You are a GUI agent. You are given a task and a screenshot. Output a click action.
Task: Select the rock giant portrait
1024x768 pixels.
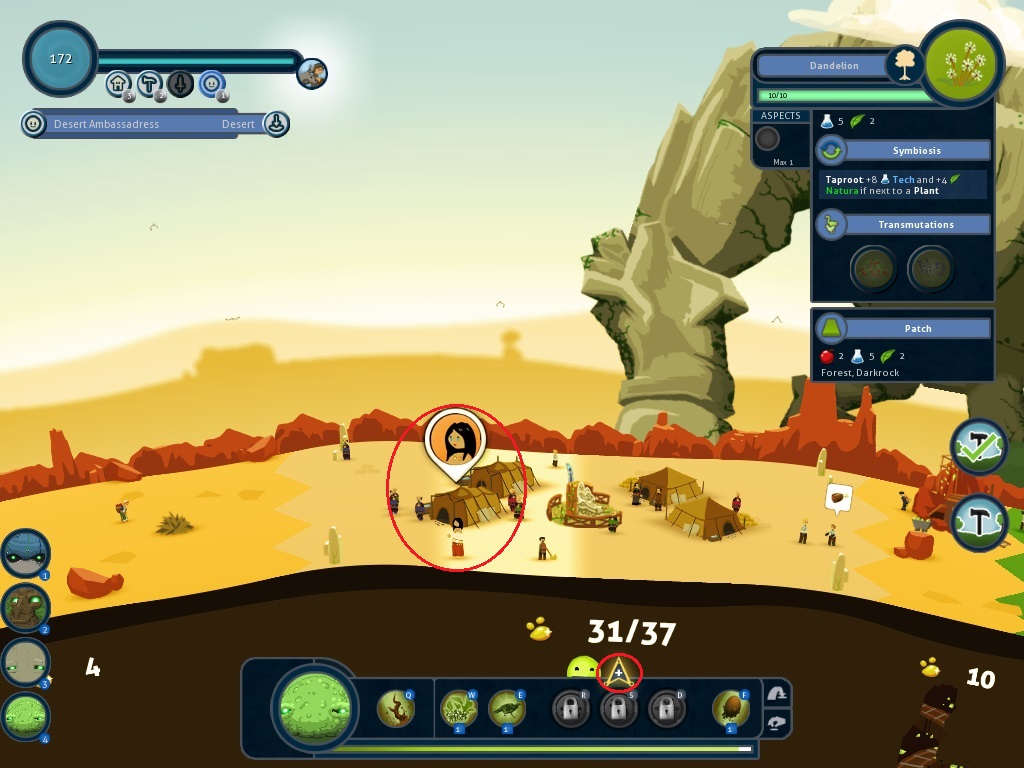click(25, 661)
